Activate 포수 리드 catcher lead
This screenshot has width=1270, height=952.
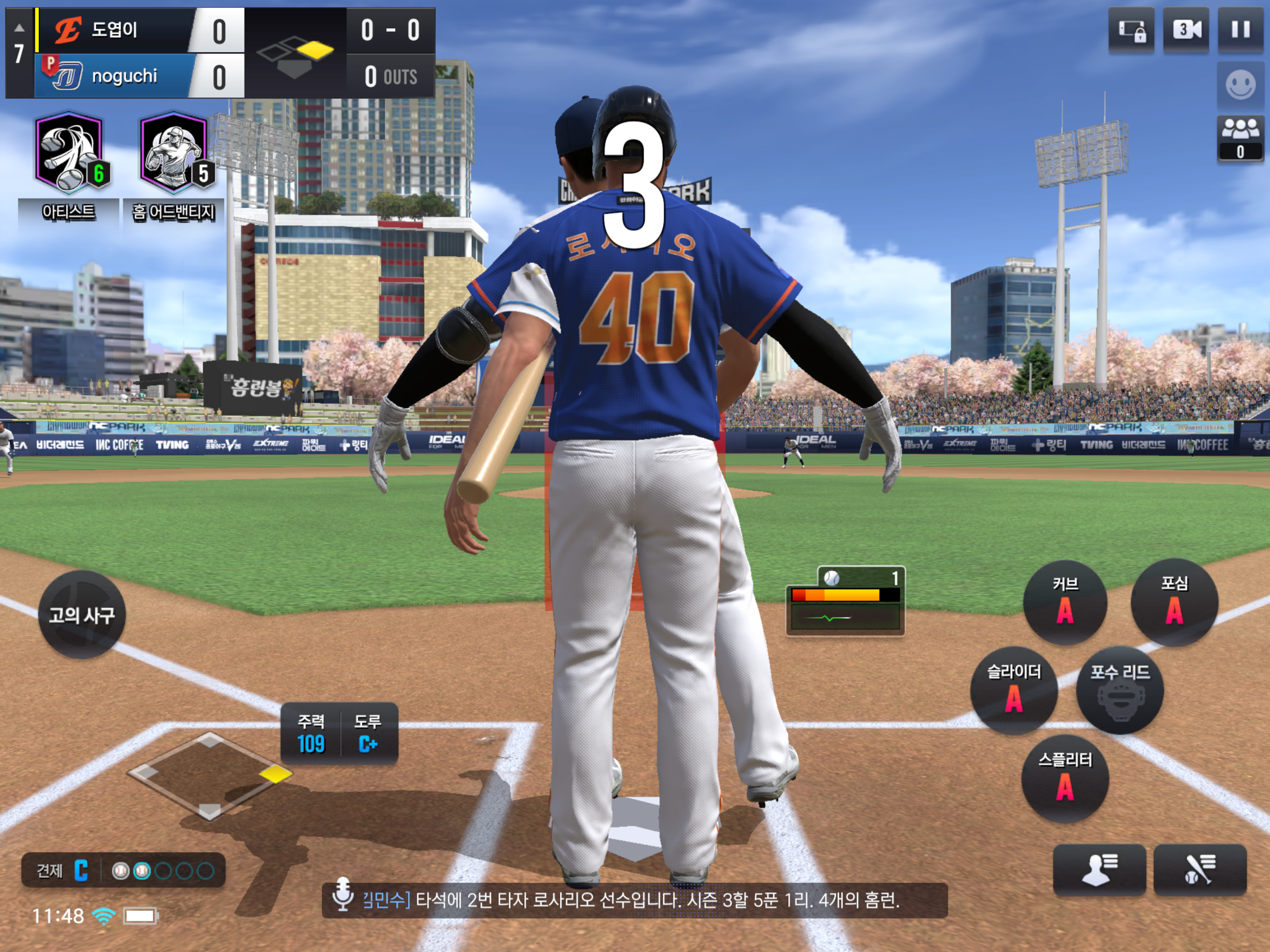tap(1119, 690)
